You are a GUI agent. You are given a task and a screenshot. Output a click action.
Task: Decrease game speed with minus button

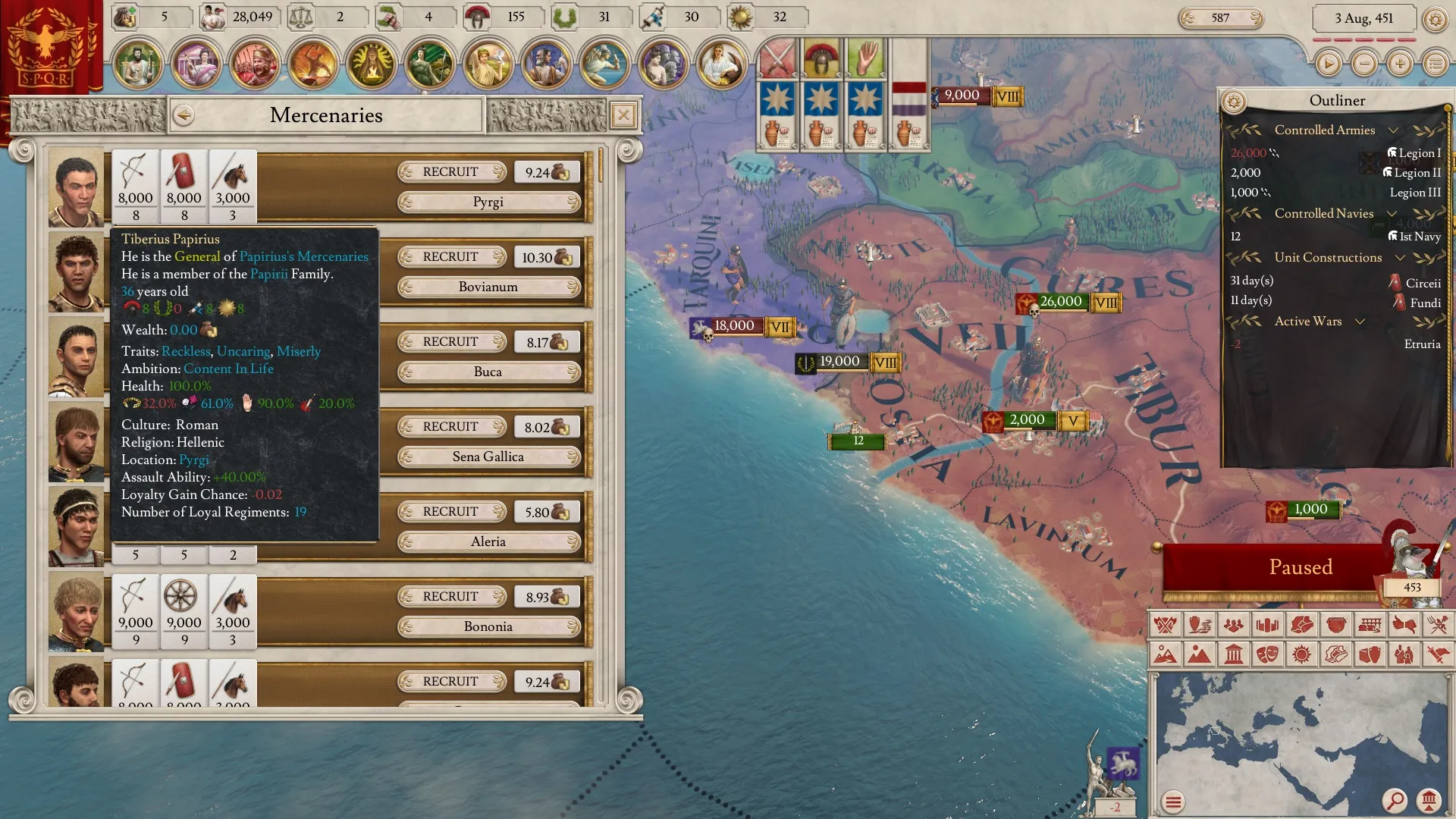(x=1363, y=64)
